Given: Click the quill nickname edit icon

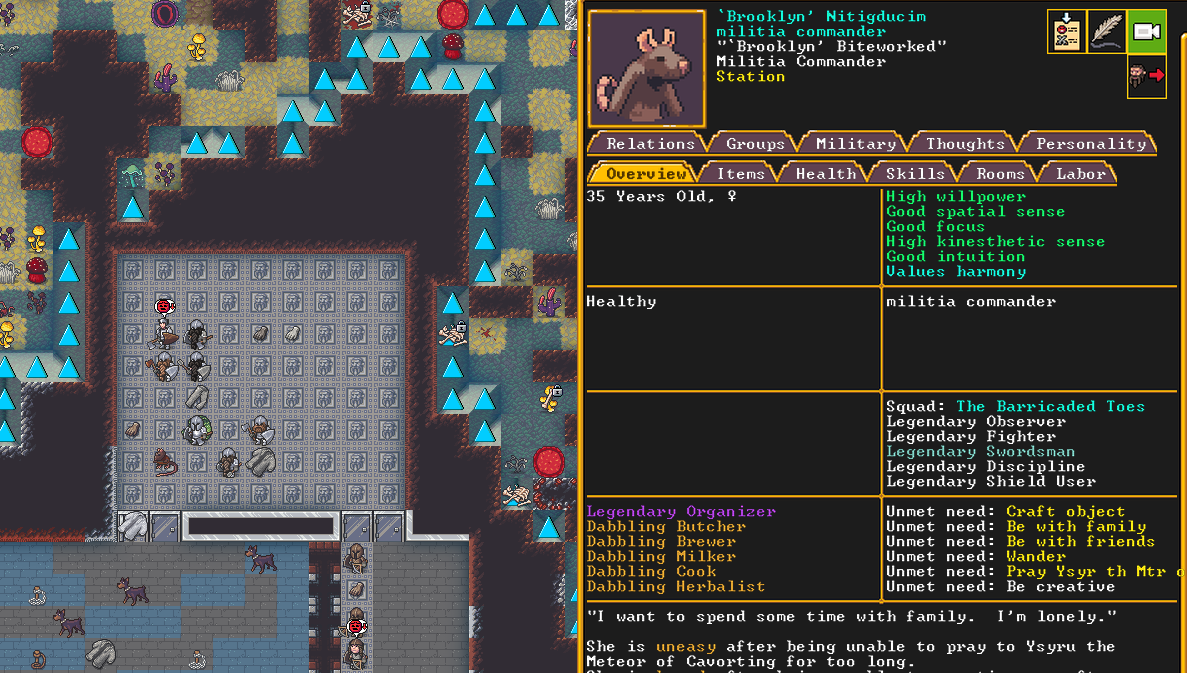Looking at the screenshot, I should point(1107,32).
